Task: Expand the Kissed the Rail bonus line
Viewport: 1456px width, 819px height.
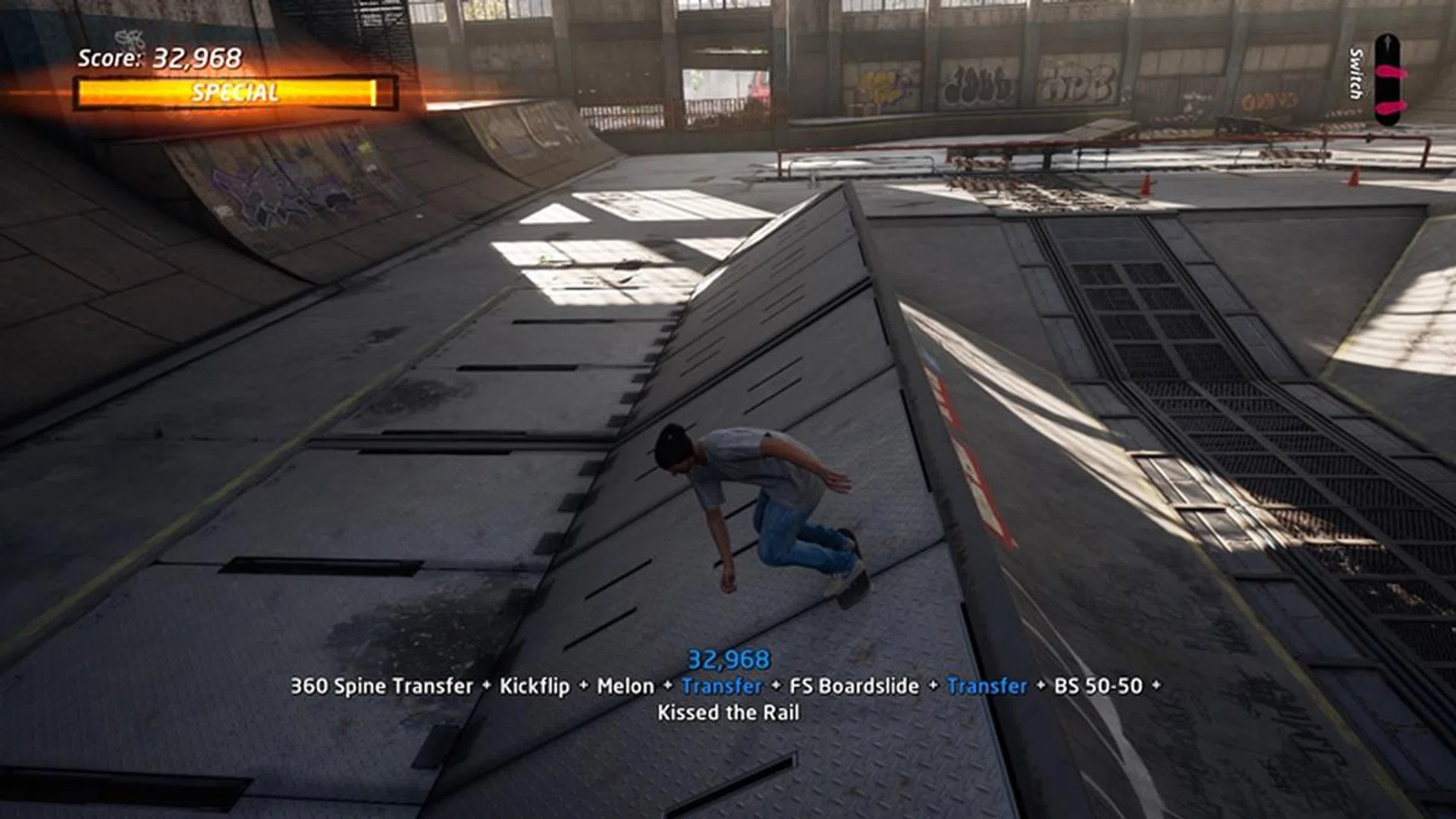Action: coord(730,713)
